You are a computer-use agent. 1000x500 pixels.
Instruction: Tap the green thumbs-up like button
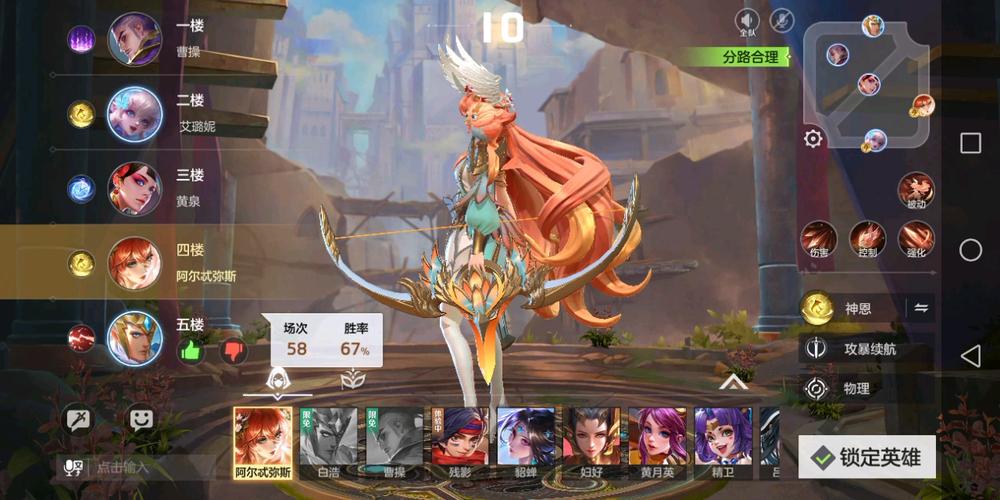click(191, 351)
